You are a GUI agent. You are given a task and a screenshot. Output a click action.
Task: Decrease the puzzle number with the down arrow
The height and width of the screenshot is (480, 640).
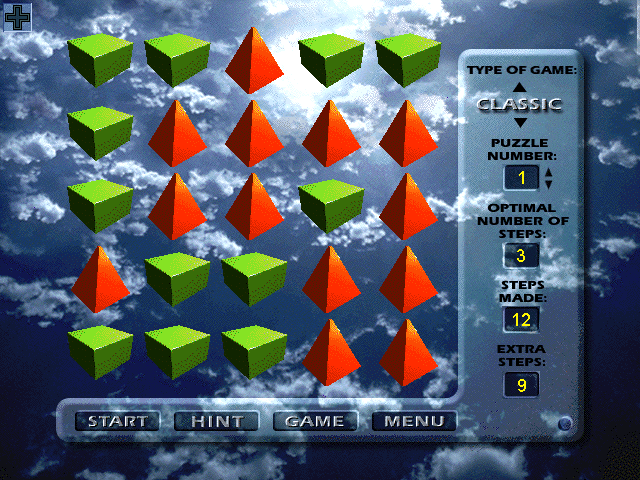(x=548, y=185)
